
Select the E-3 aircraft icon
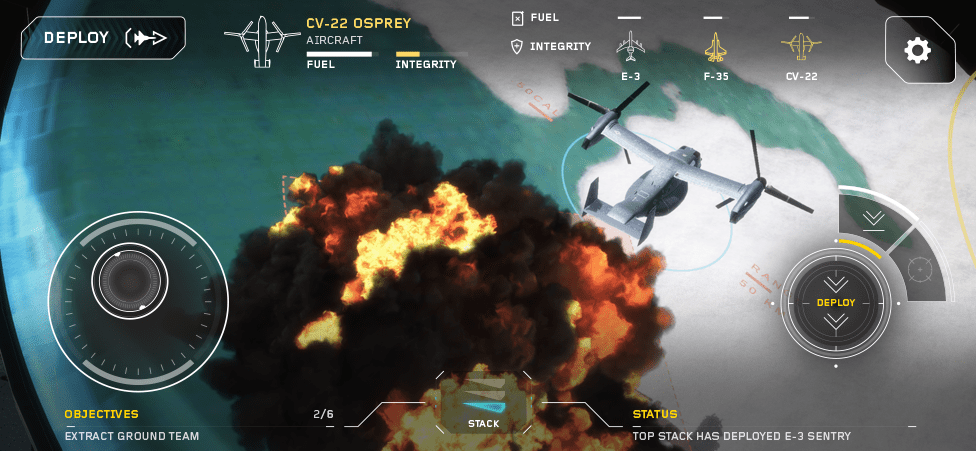pos(630,48)
